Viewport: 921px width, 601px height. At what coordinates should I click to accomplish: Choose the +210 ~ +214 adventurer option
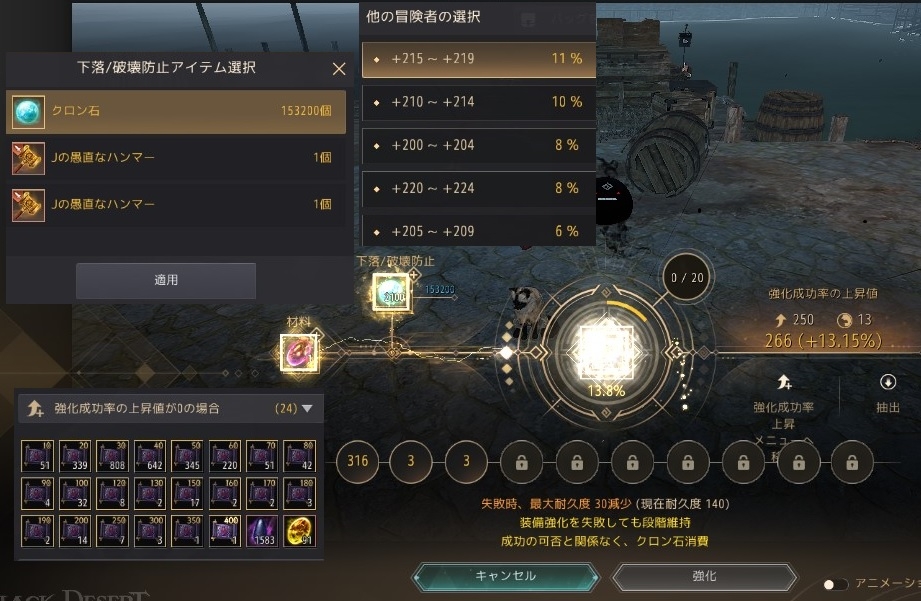click(x=478, y=102)
